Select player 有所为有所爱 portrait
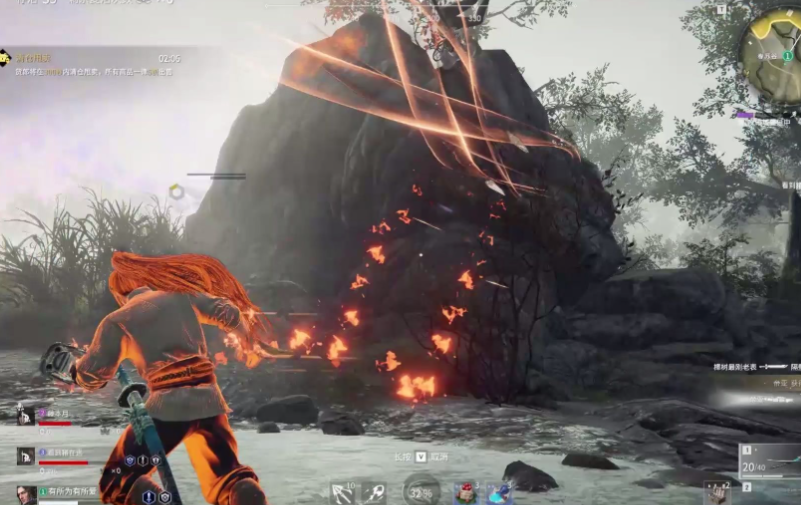Image resolution: width=801 pixels, height=505 pixels. 26,494
